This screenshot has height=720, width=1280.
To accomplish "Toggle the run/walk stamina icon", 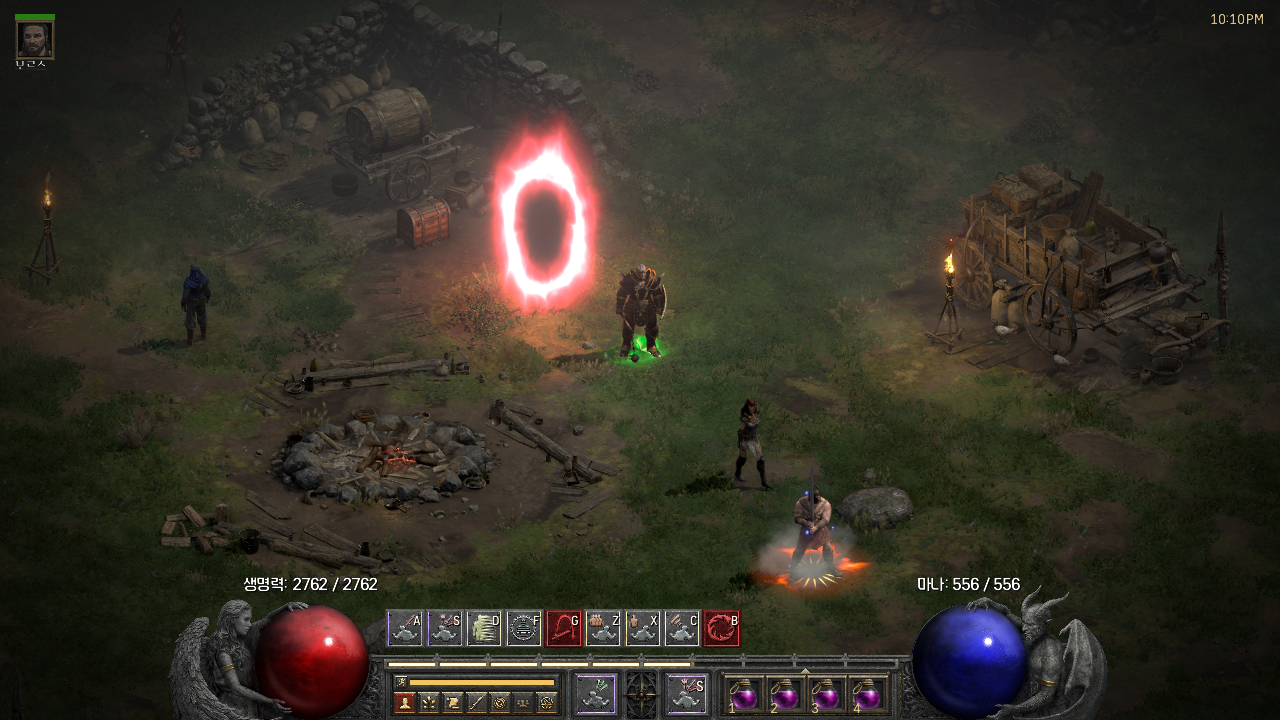I will tap(402, 682).
